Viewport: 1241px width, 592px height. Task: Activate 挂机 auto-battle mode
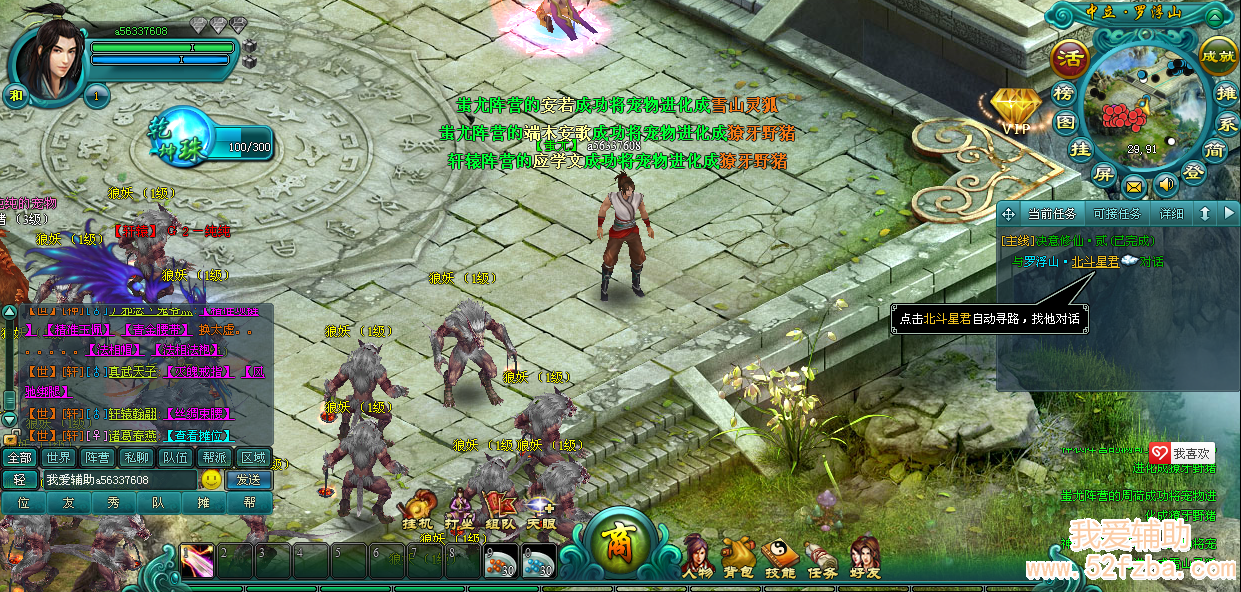[417, 508]
